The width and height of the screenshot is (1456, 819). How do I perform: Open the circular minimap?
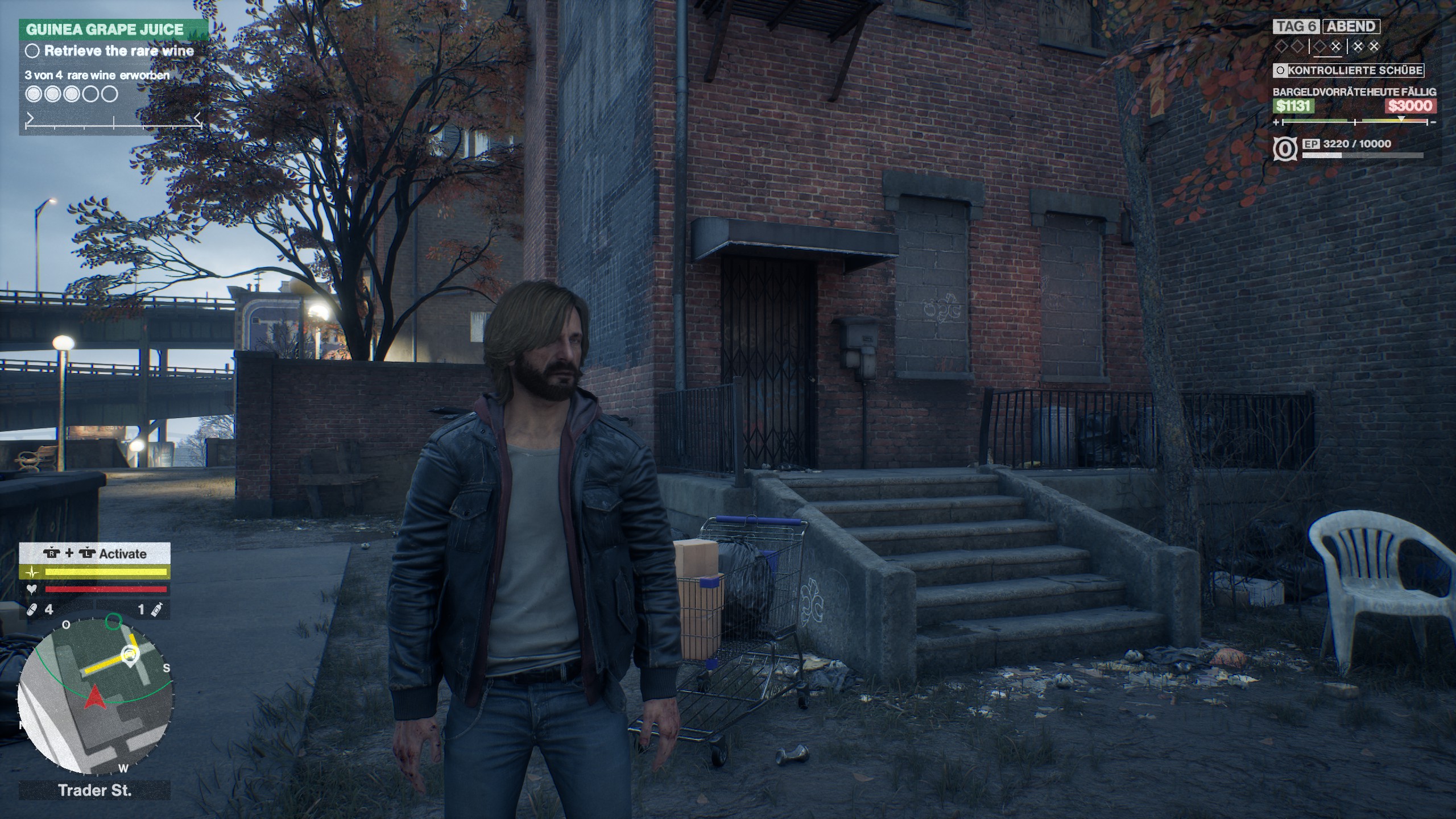(94, 696)
